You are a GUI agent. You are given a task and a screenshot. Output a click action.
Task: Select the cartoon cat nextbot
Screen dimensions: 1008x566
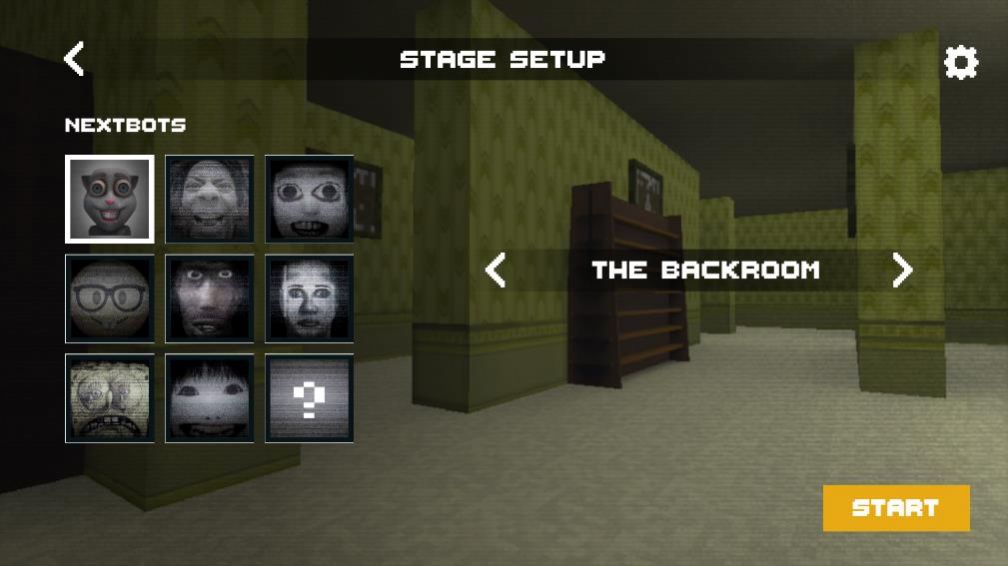[x=110, y=199]
